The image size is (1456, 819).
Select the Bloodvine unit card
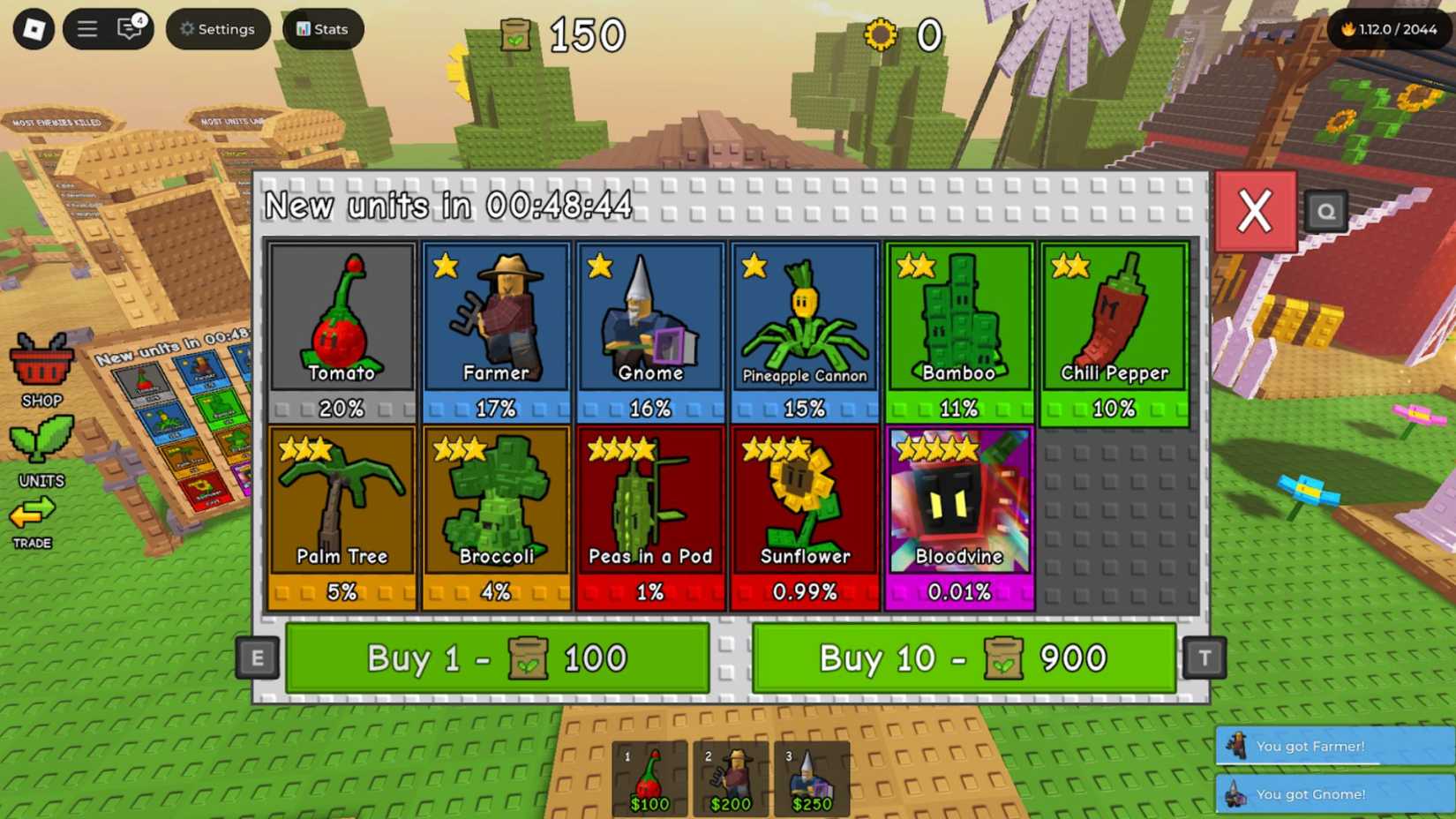click(x=959, y=503)
